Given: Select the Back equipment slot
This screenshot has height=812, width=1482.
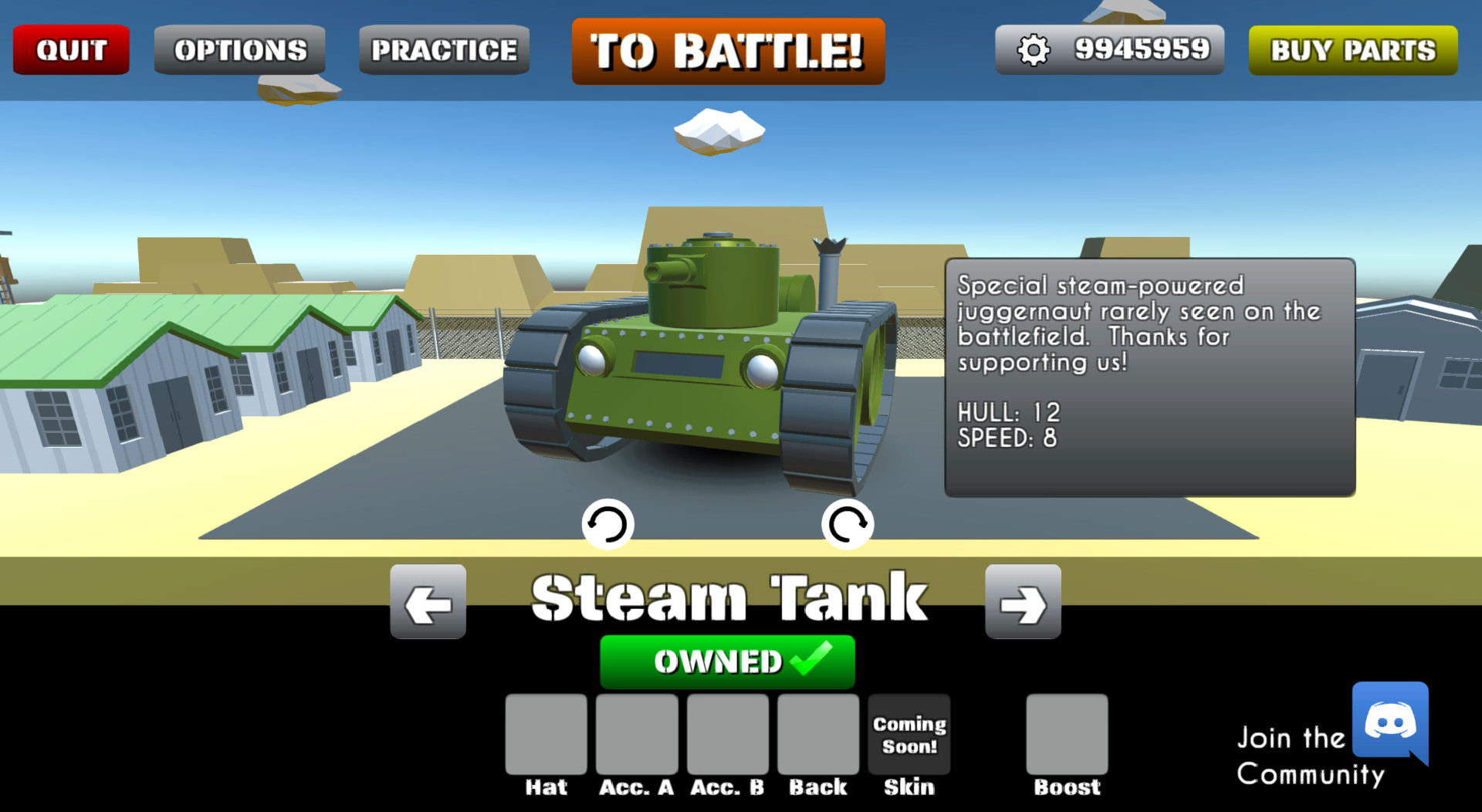Looking at the screenshot, I should coord(818,734).
